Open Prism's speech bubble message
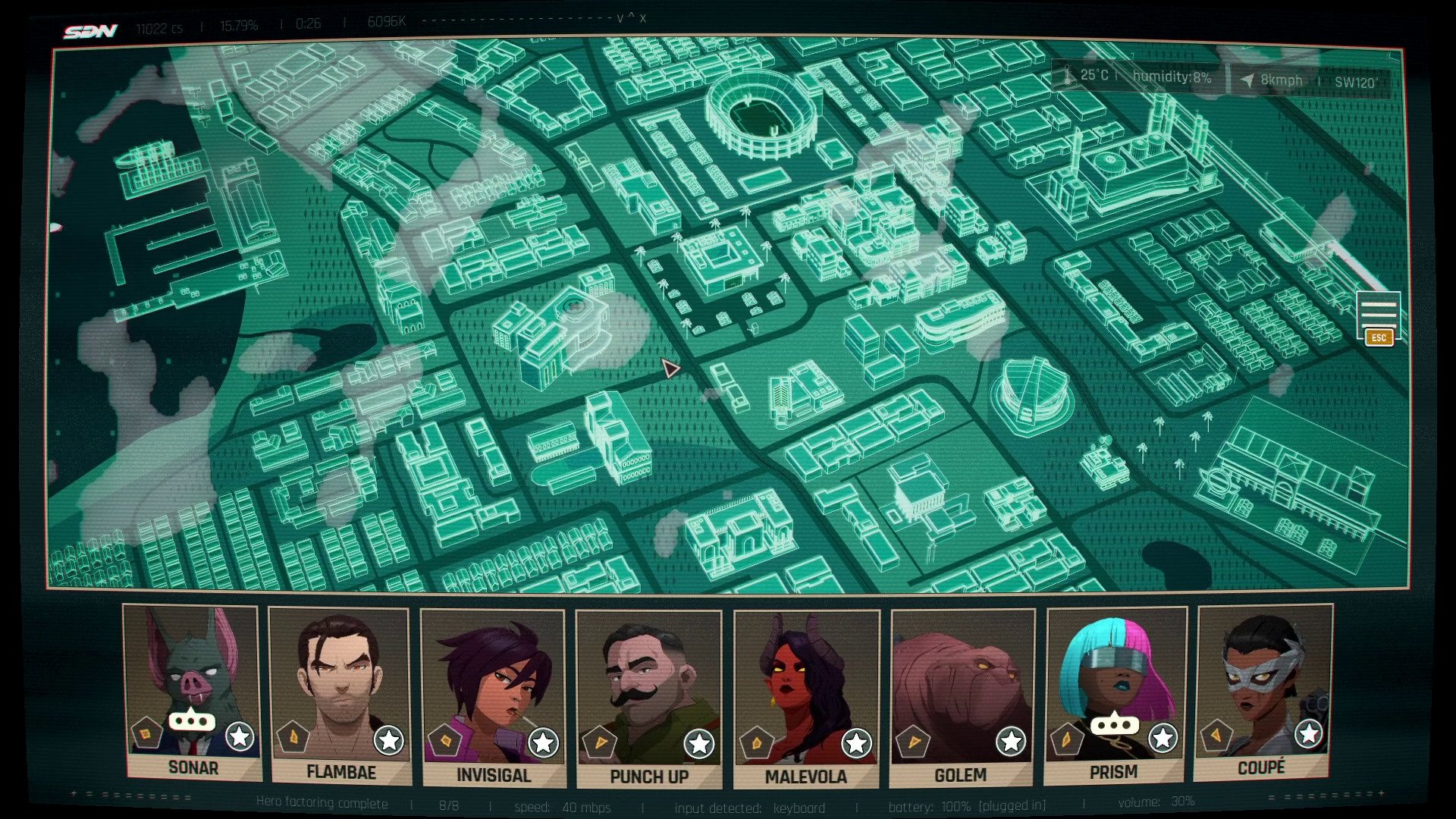The image size is (1456, 819). click(1114, 725)
